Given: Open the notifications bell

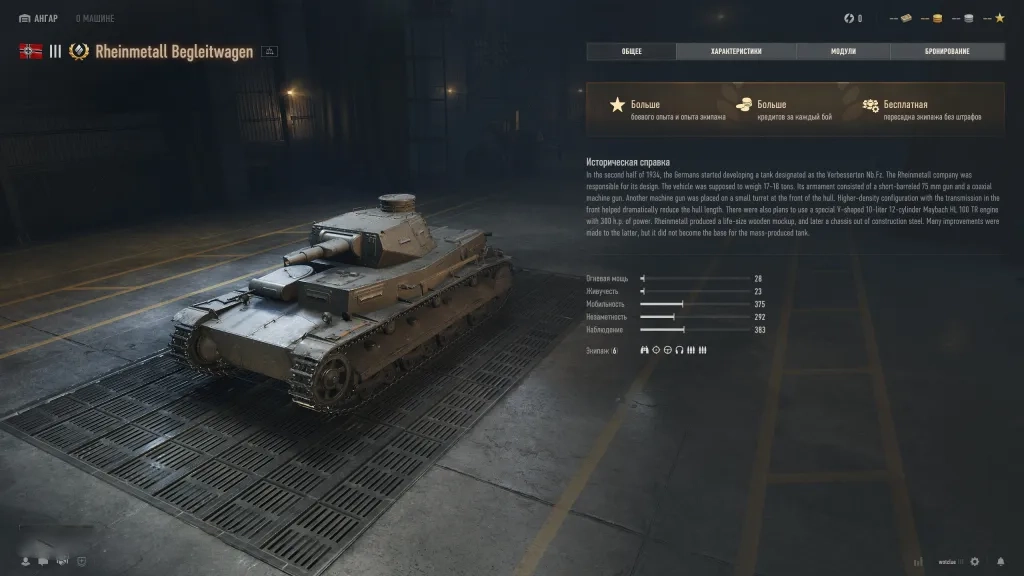Looking at the screenshot, I should [x=1000, y=561].
